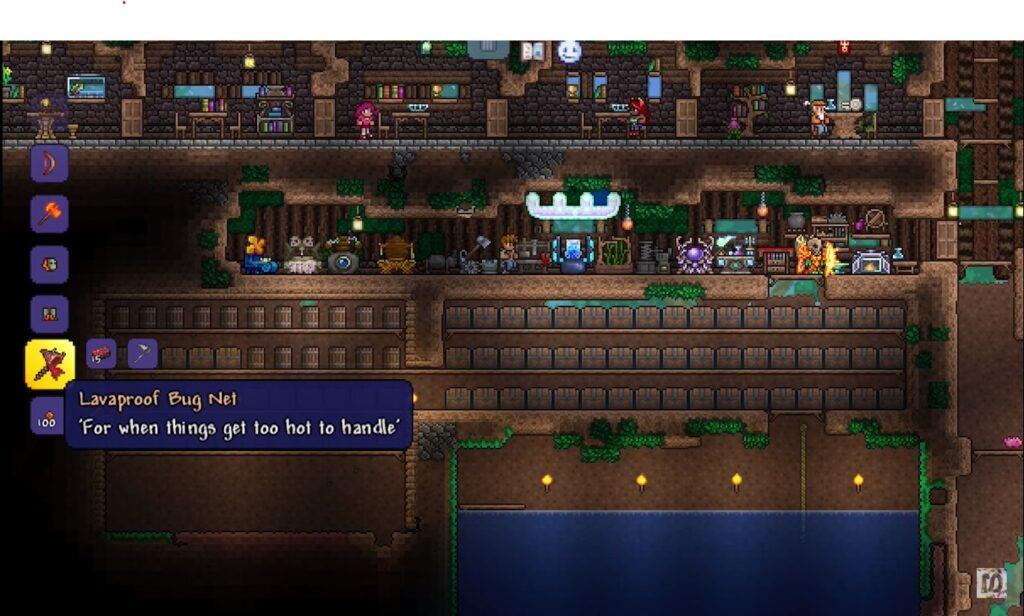Image resolution: width=1024 pixels, height=616 pixels.
Task: Select the pickaxe slot
Action: pyautogui.click(x=142, y=354)
